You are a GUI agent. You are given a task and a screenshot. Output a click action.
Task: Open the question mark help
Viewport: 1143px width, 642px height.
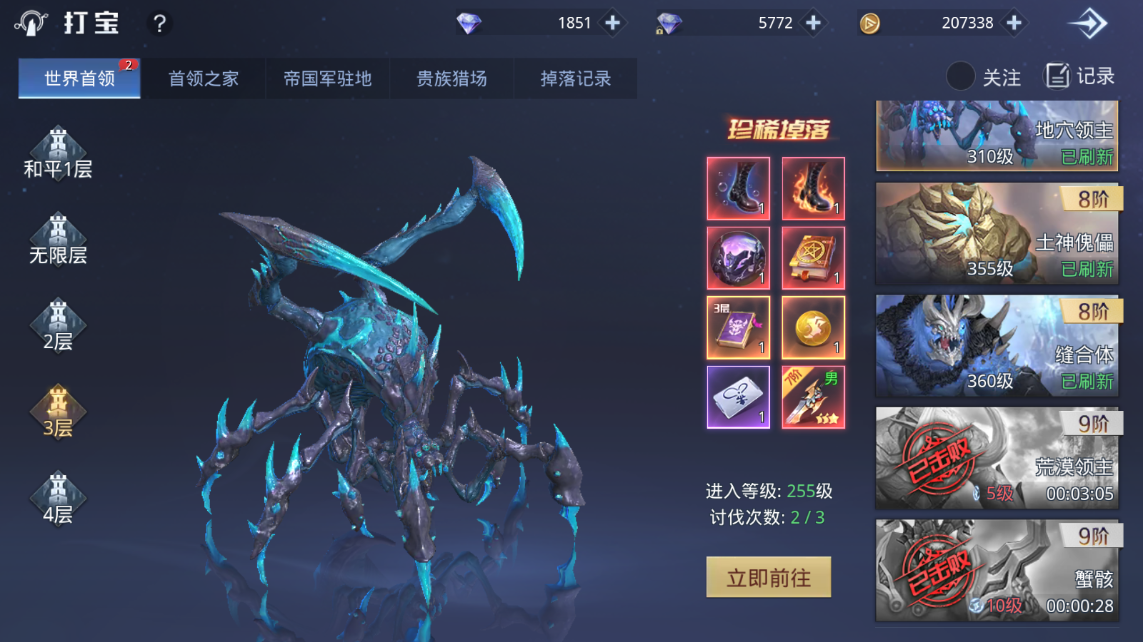coord(159,23)
